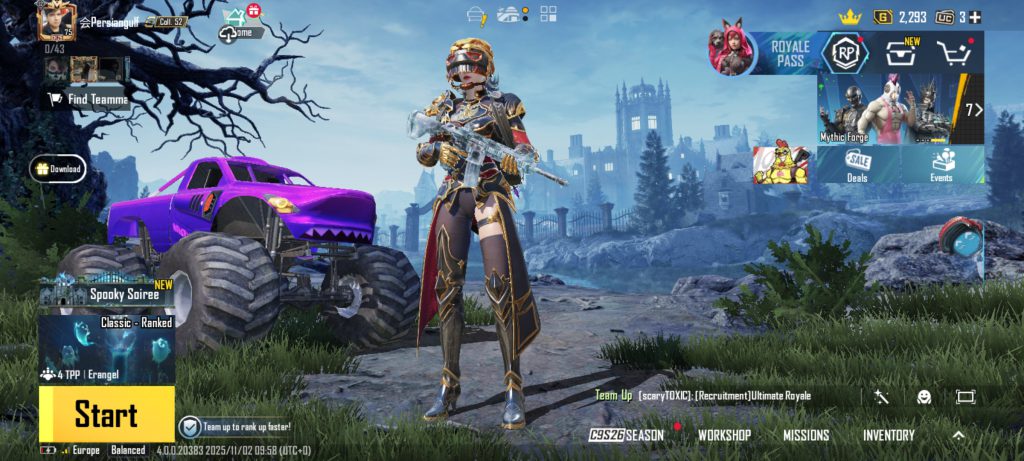
Task: Open the player profile avatar
Action: pos(56,21)
